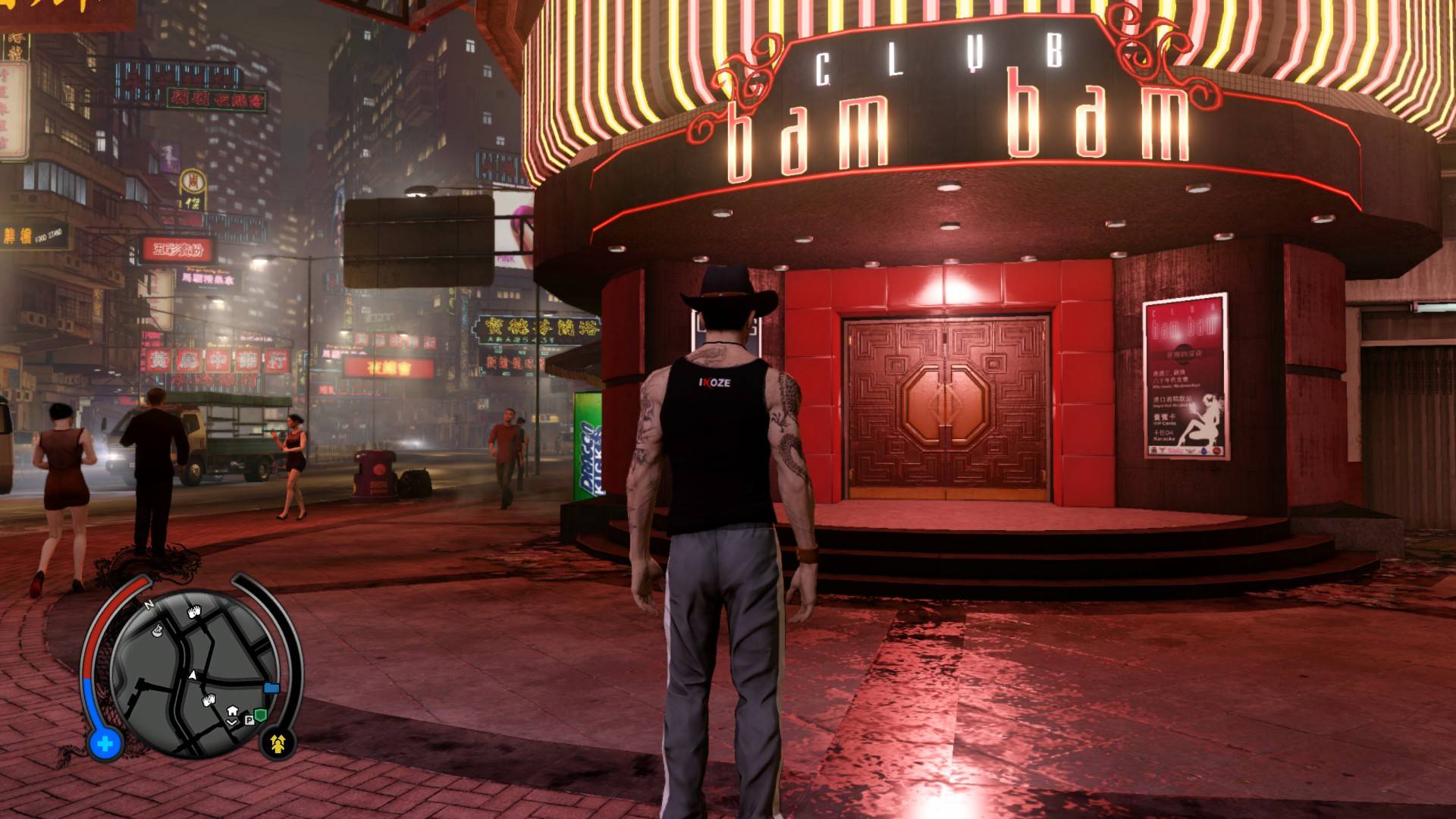
Task: Click the safehouse home marker on minimap
Action: pos(232,711)
